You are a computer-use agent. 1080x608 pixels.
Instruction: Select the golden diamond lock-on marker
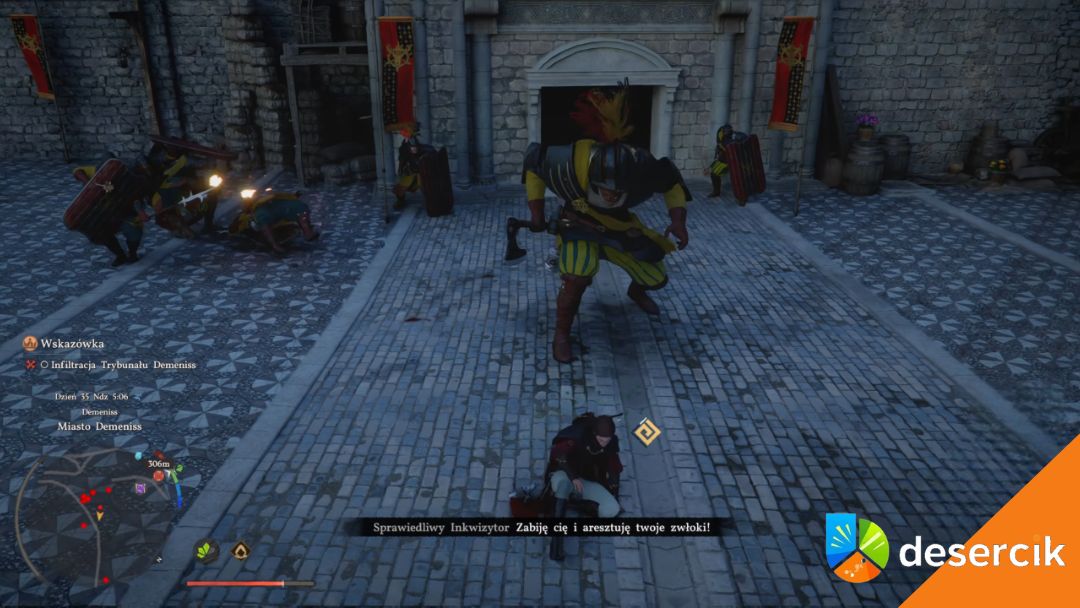[x=646, y=432]
